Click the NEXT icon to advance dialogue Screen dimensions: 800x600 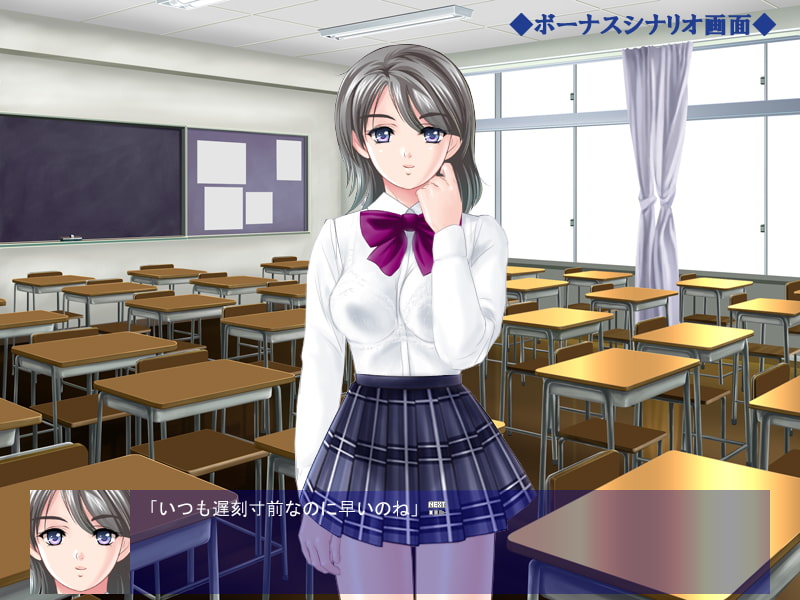point(436,507)
